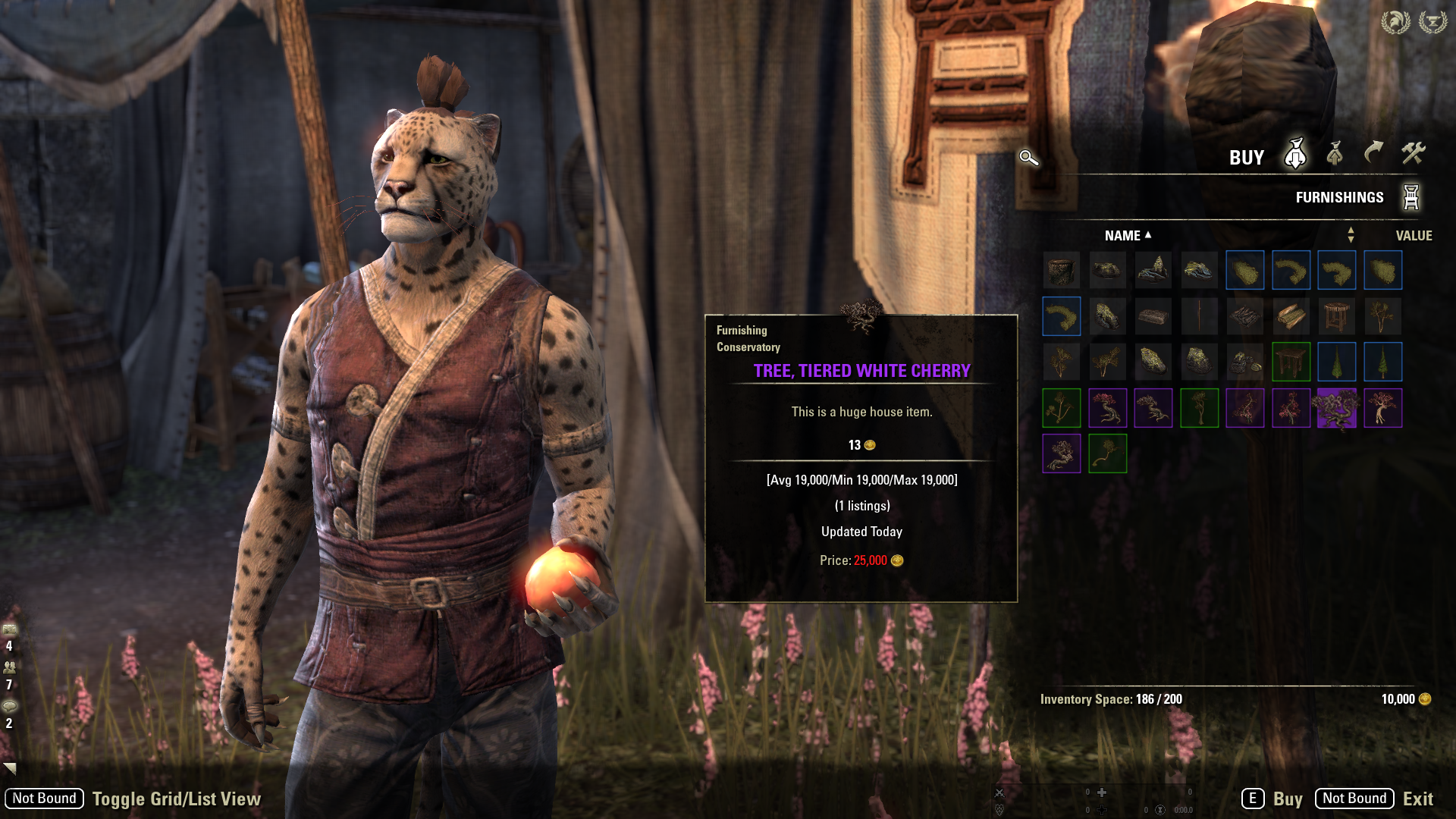Select the split firewood logs item
The height and width of the screenshot is (819, 1456).
click(1291, 316)
